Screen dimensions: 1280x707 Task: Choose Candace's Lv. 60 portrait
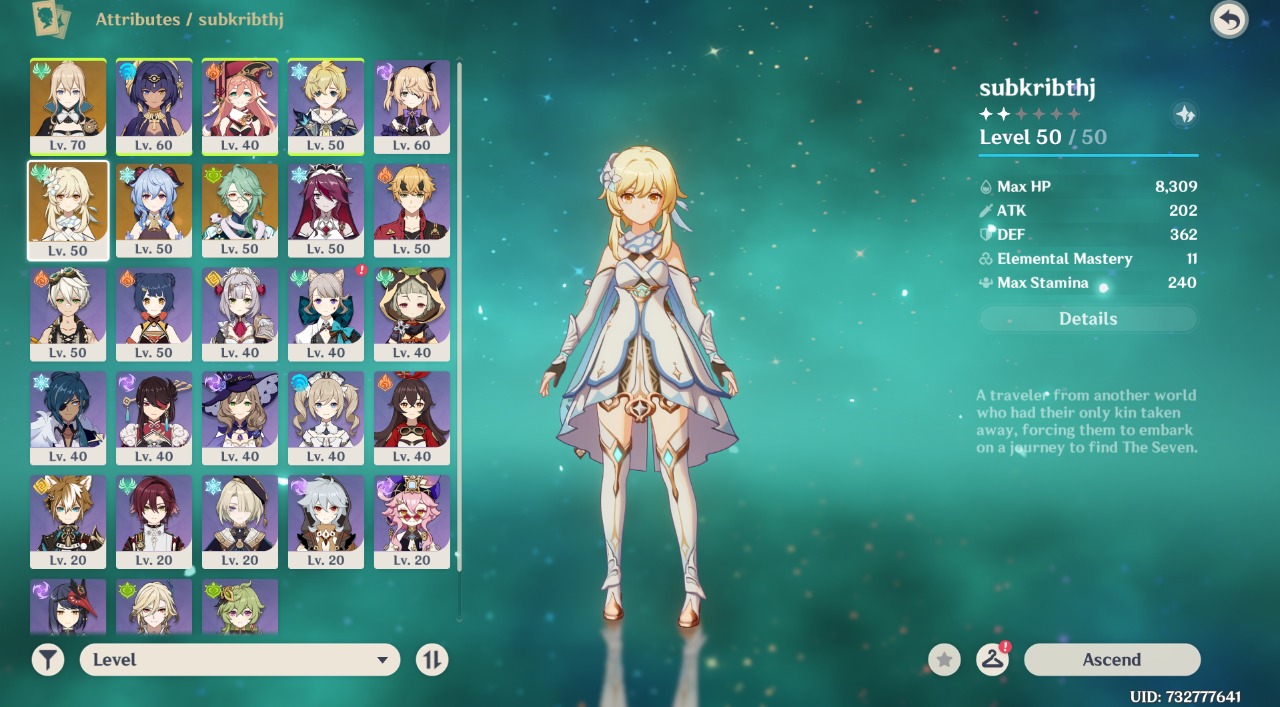coord(154,105)
